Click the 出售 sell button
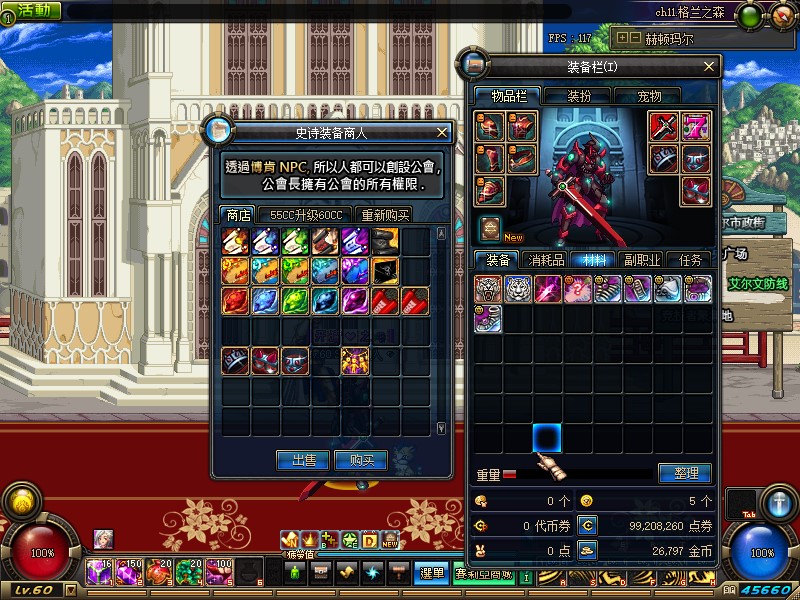Viewport: 800px width, 600px height. coord(303,460)
